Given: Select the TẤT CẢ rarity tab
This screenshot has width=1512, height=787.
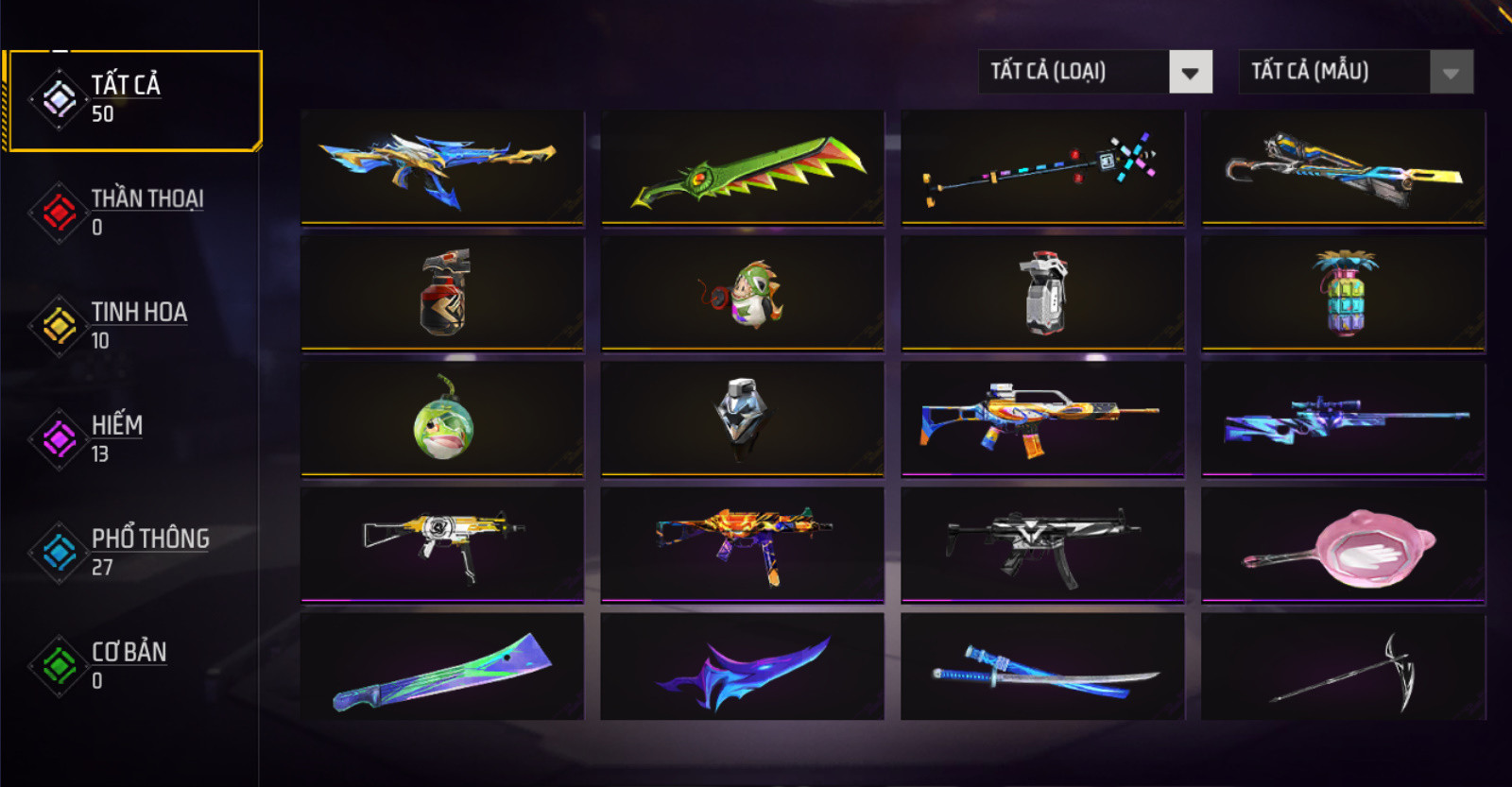Looking at the screenshot, I should (x=132, y=100).
